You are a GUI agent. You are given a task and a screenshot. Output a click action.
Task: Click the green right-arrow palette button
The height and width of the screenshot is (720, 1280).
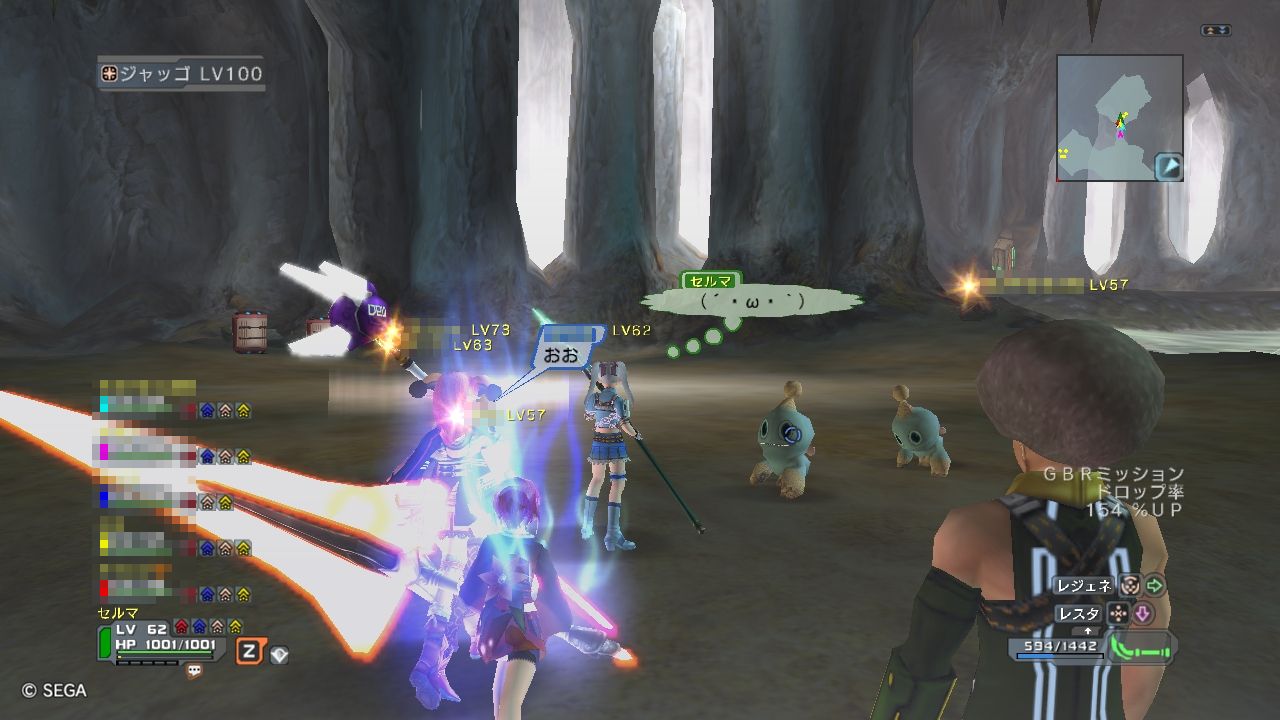pos(1155,586)
